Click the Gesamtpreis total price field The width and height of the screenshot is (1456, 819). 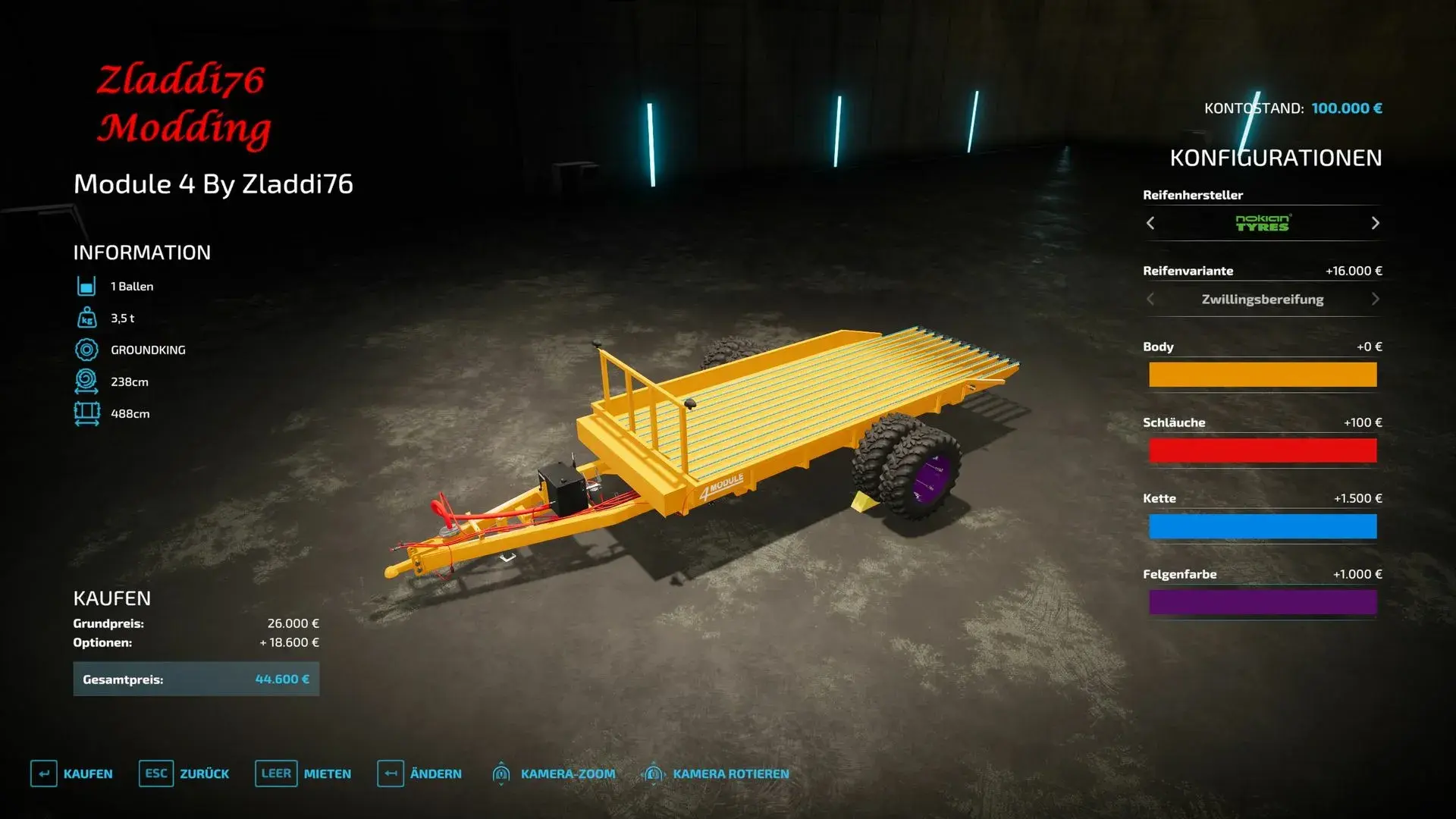click(x=196, y=679)
